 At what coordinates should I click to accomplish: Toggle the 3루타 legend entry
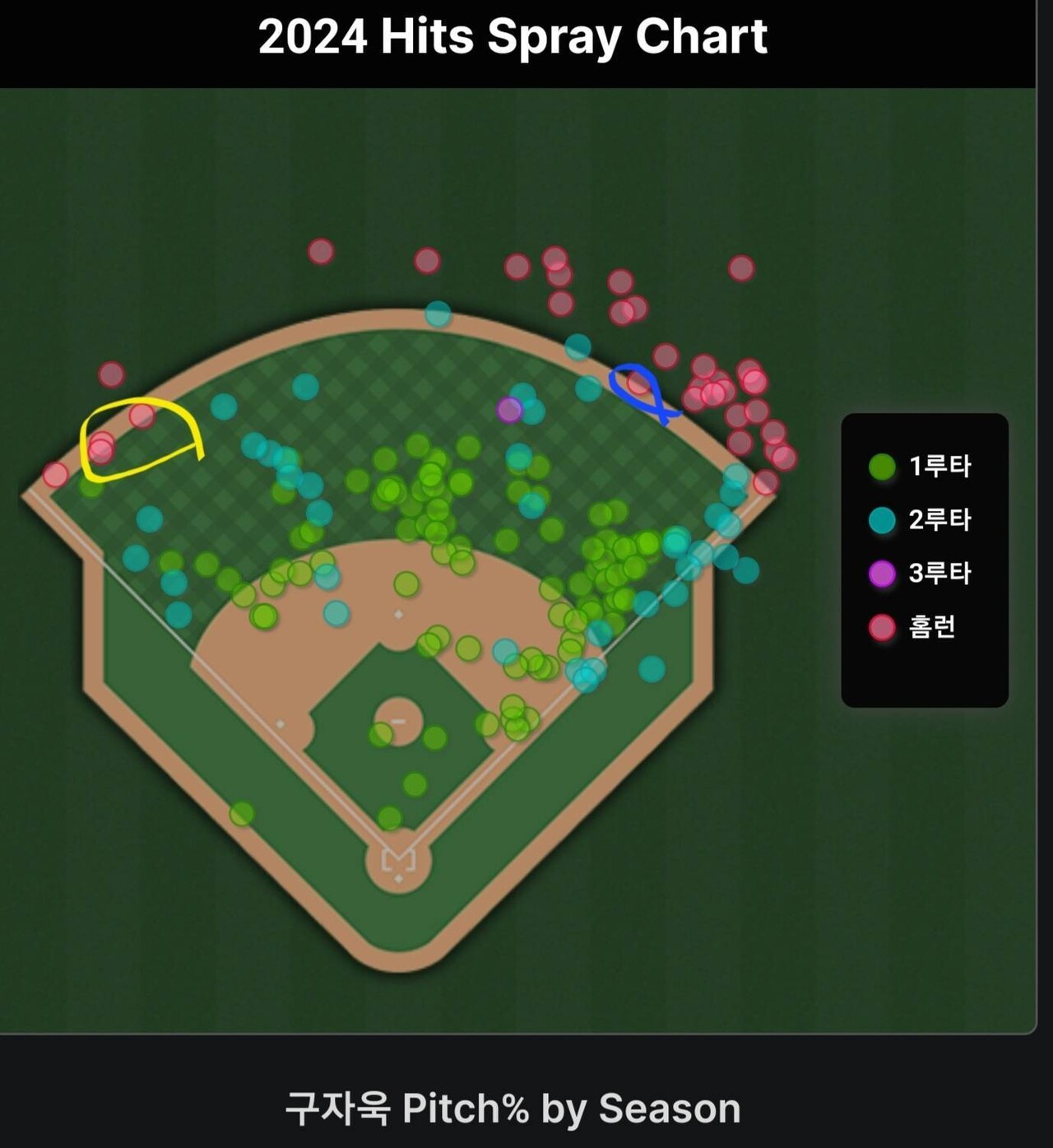click(x=921, y=574)
